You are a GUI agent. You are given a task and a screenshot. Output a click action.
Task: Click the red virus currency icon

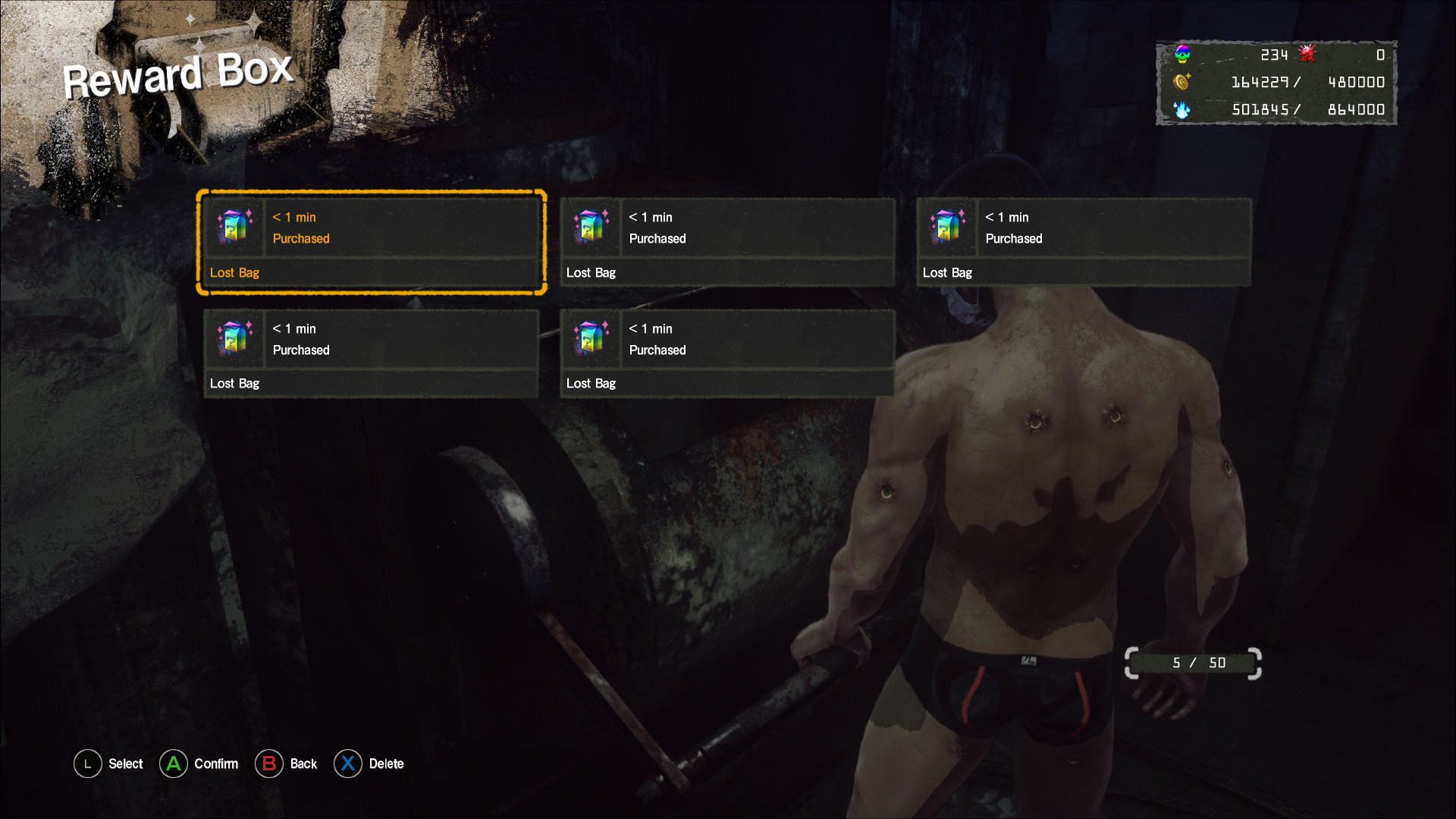pos(1307,54)
